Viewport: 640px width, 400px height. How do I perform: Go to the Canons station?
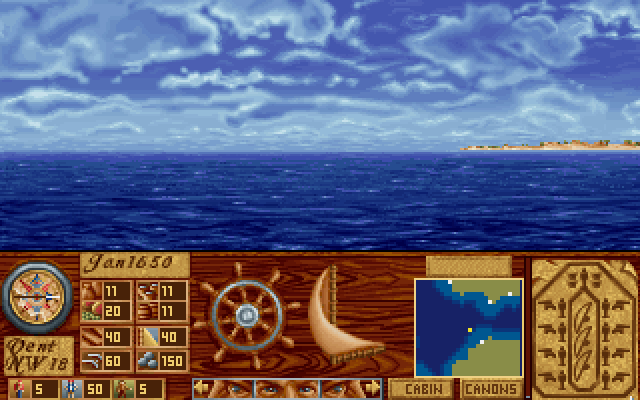[x=492, y=388]
